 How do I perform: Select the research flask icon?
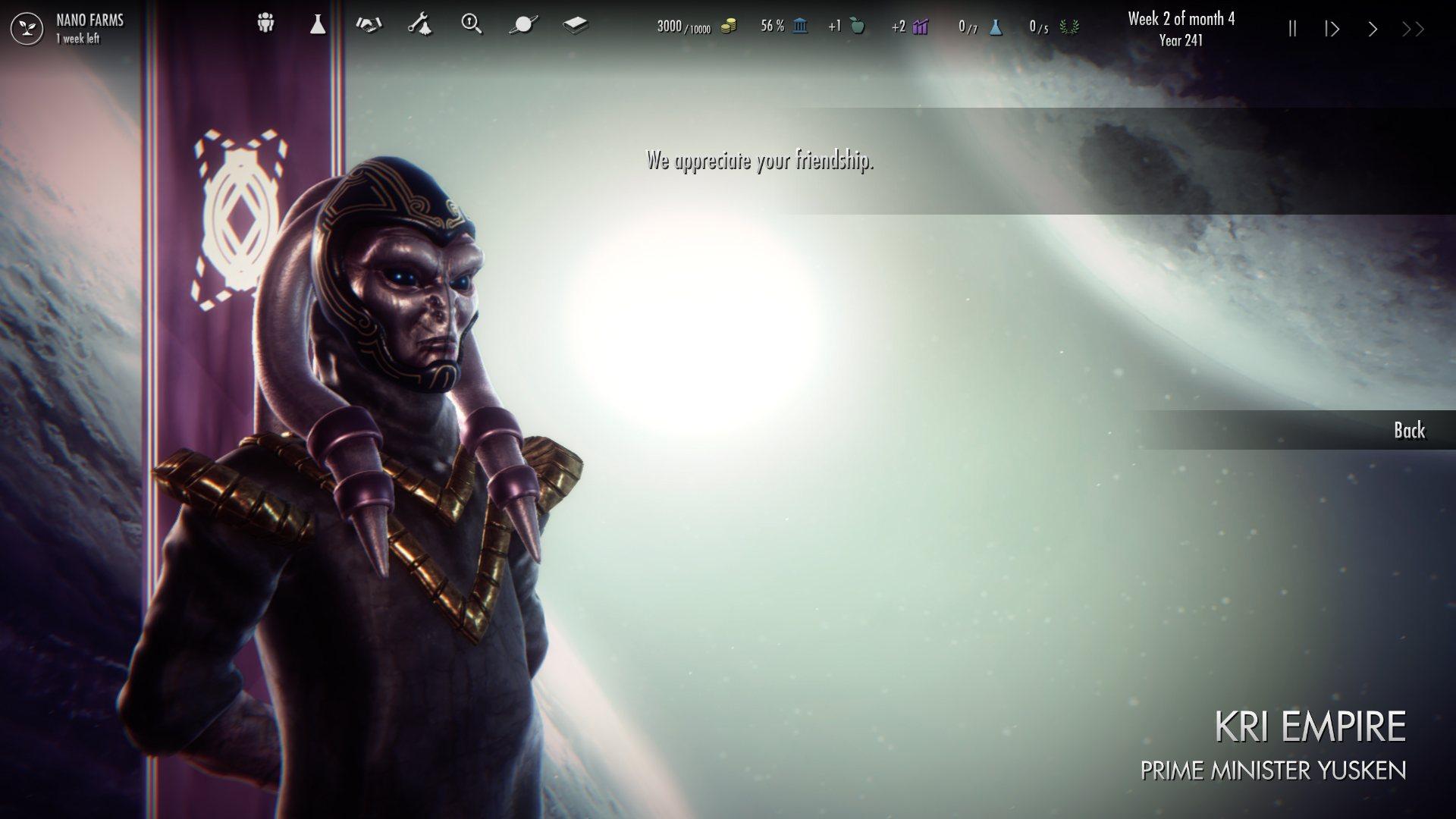[316, 24]
